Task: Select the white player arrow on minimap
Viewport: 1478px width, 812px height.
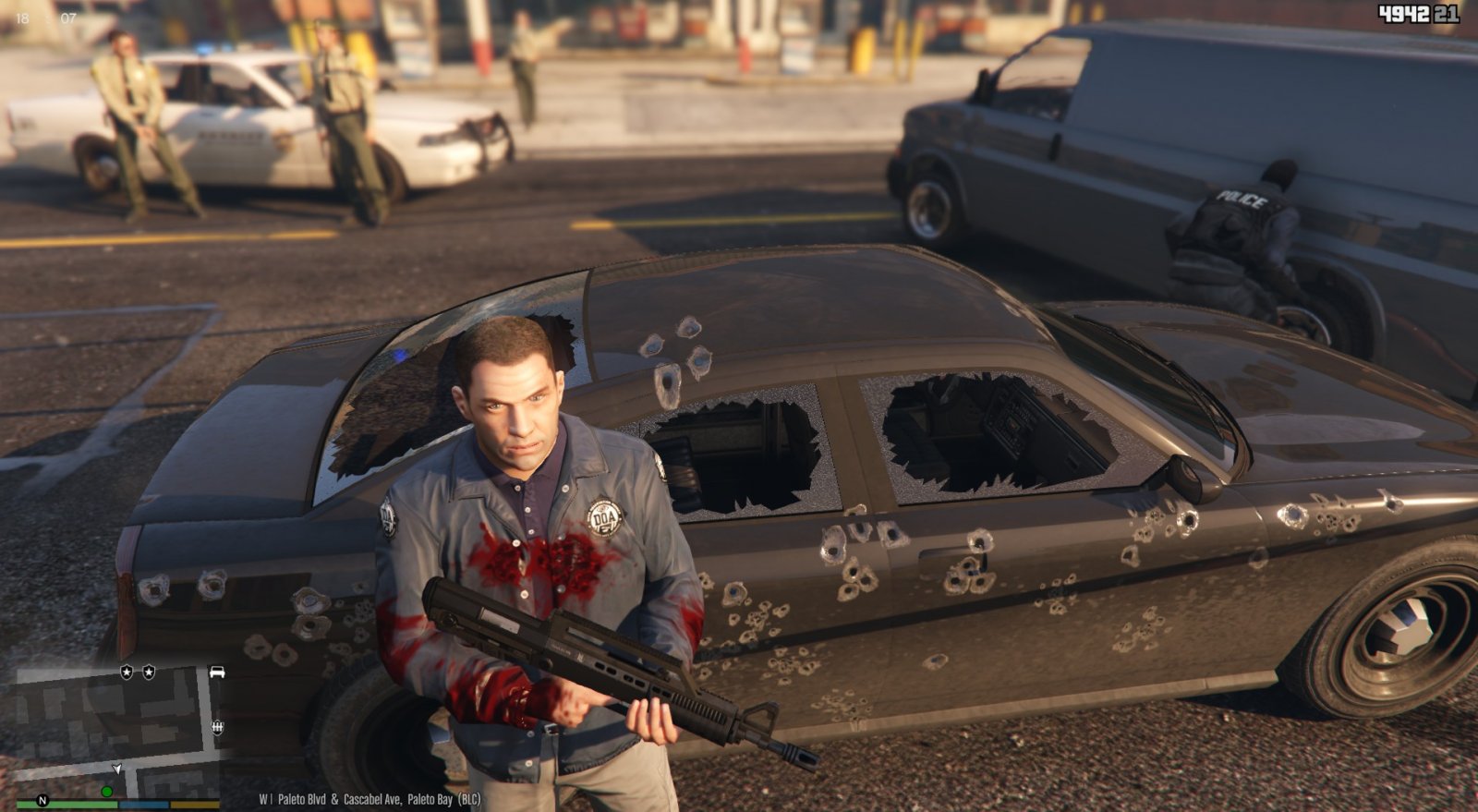Action: pos(117,769)
